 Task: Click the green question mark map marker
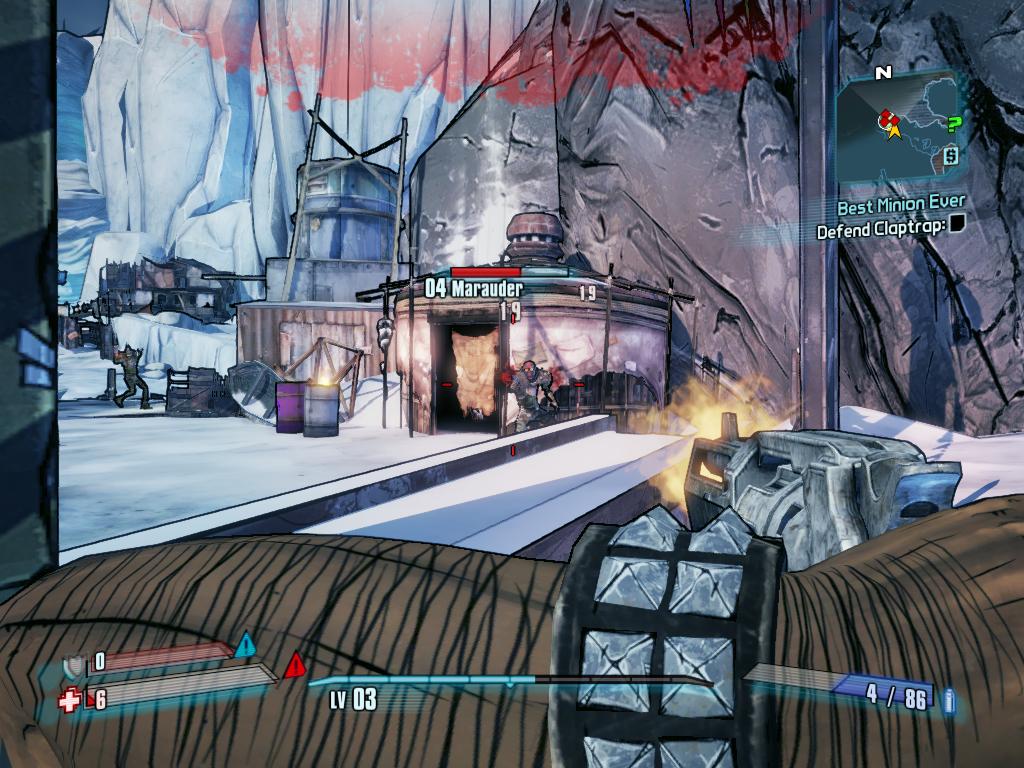click(x=954, y=123)
